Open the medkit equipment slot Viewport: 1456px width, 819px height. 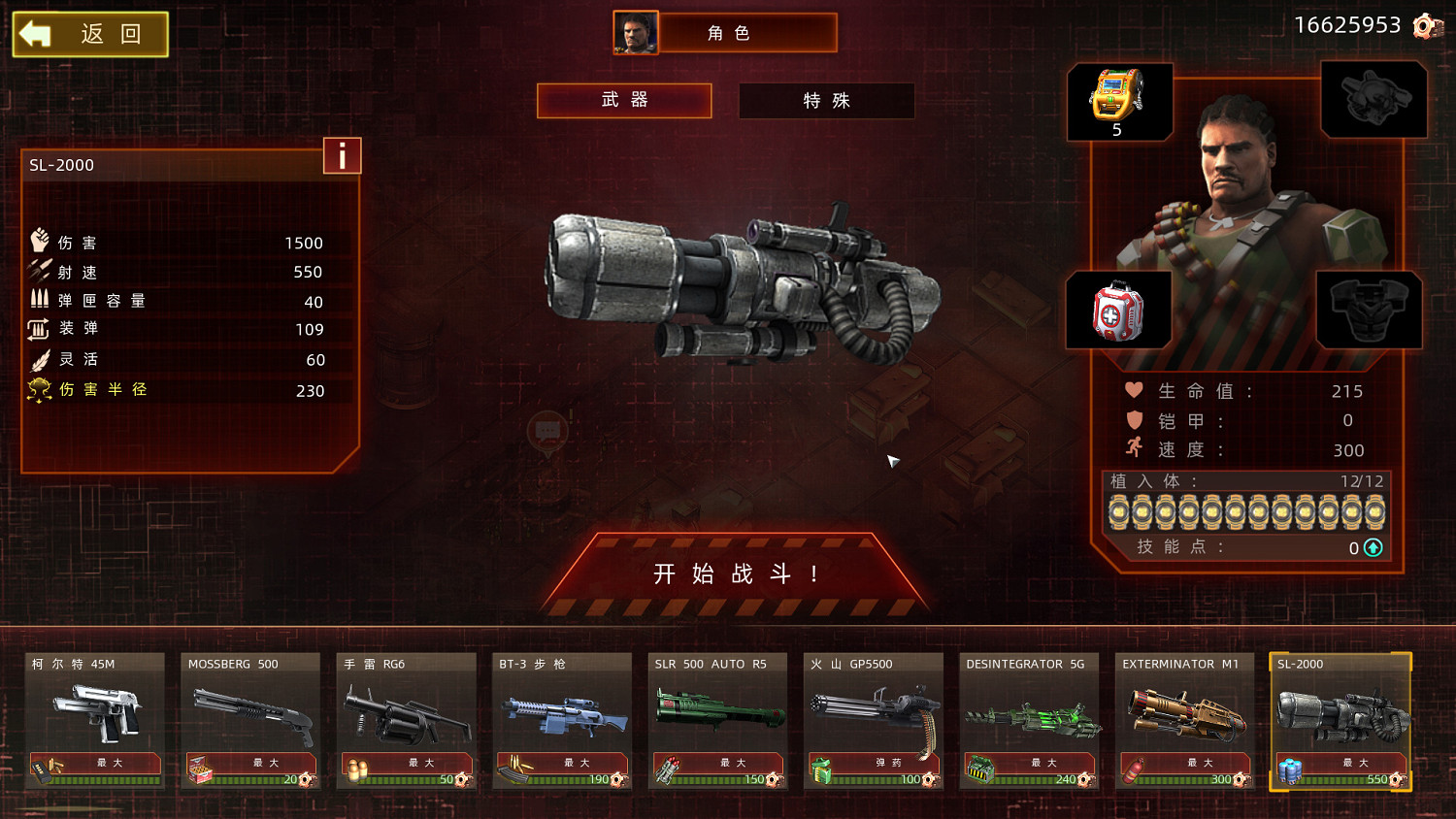[1118, 311]
